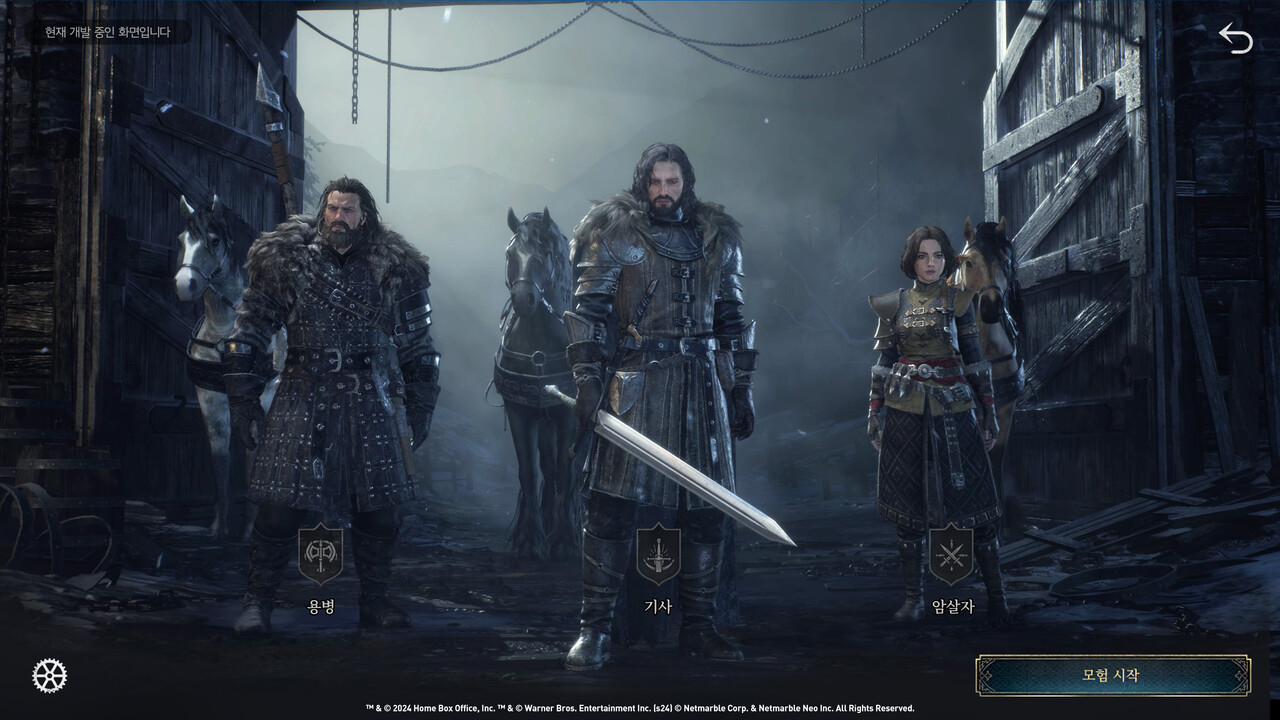
Task: Start the adventure with 모험 시작
Action: pyautogui.click(x=1112, y=675)
